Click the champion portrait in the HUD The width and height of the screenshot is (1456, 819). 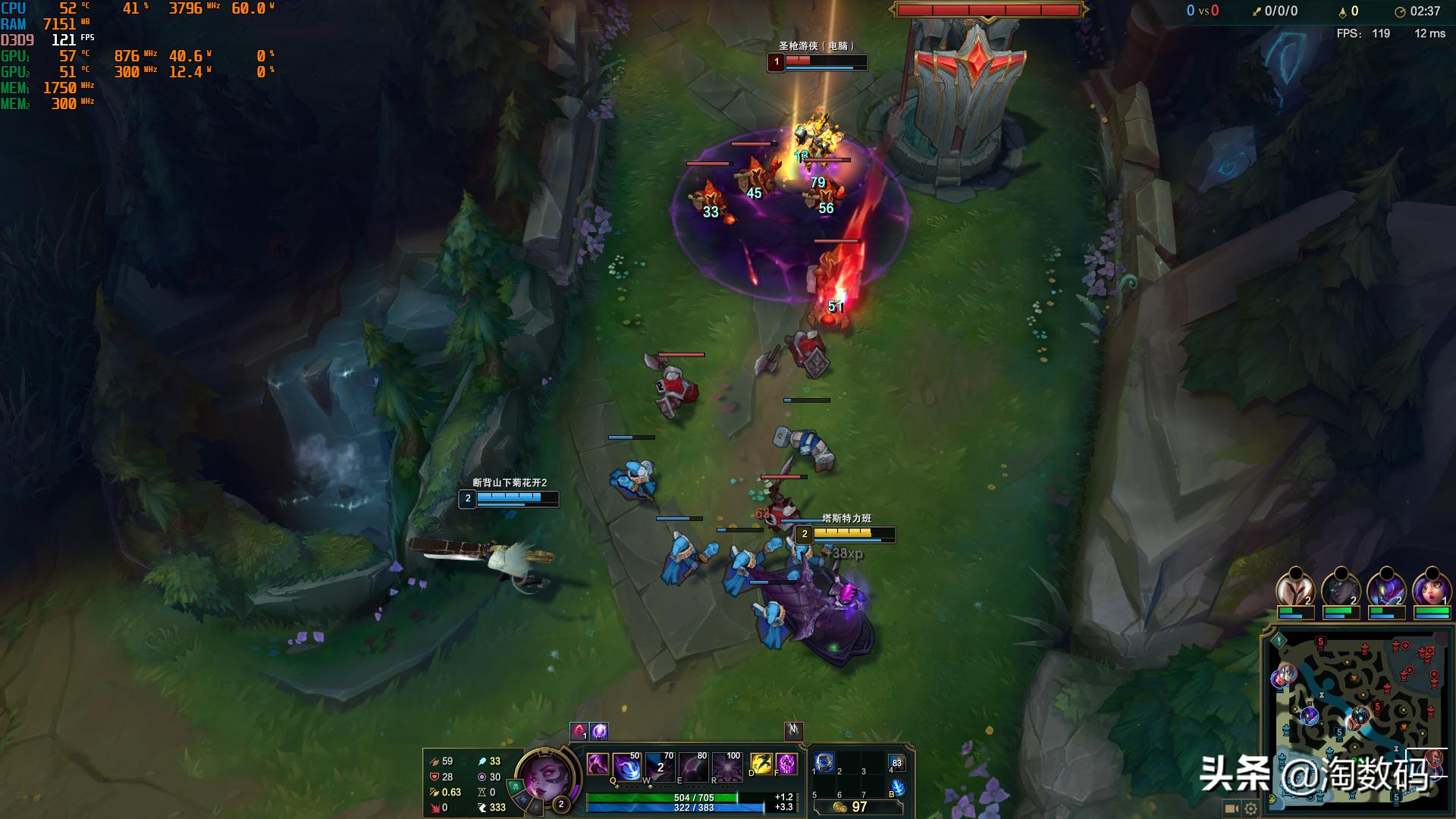click(x=544, y=777)
